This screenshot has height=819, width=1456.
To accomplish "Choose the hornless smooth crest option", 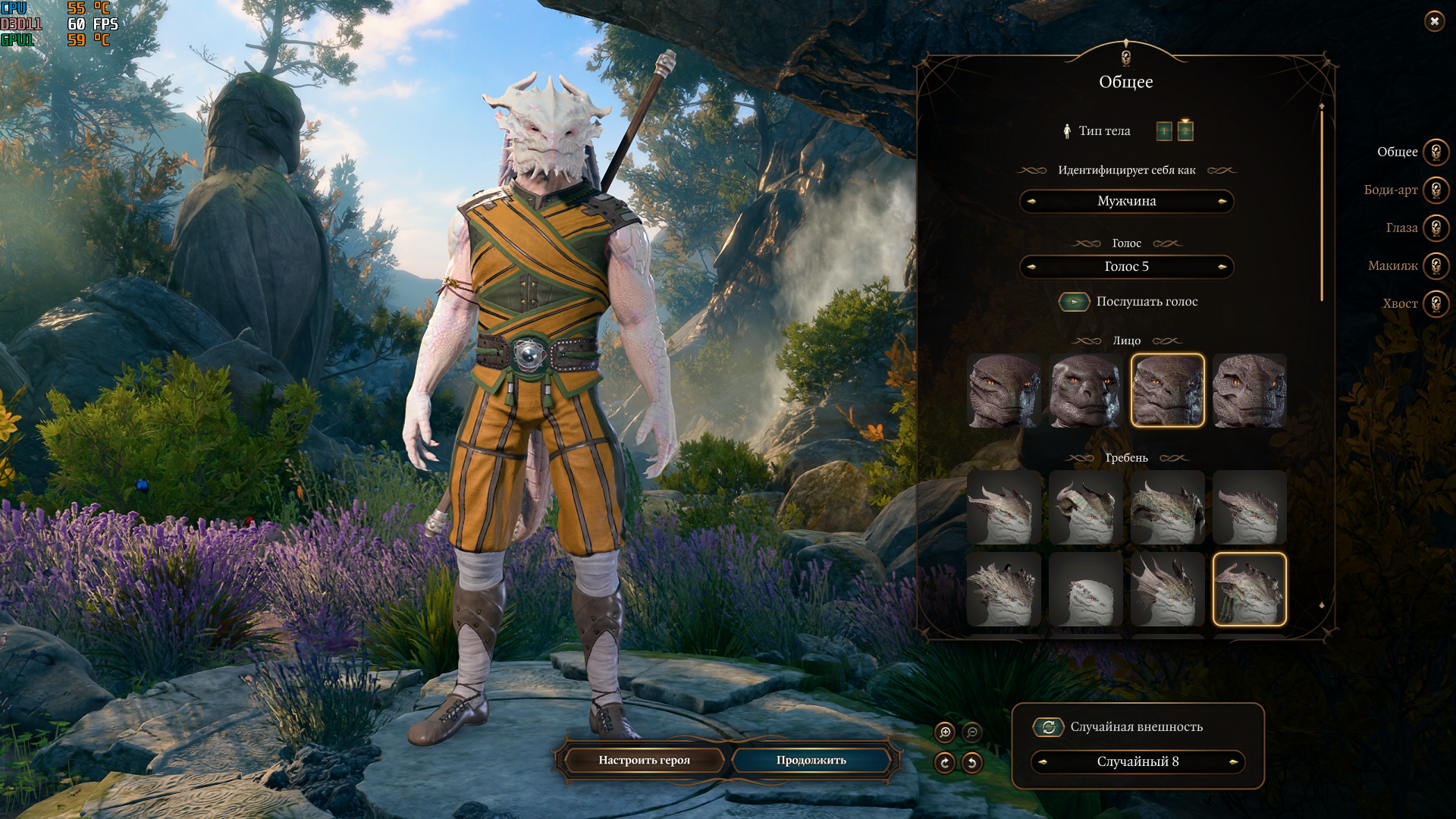I will [x=1086, y=589].
